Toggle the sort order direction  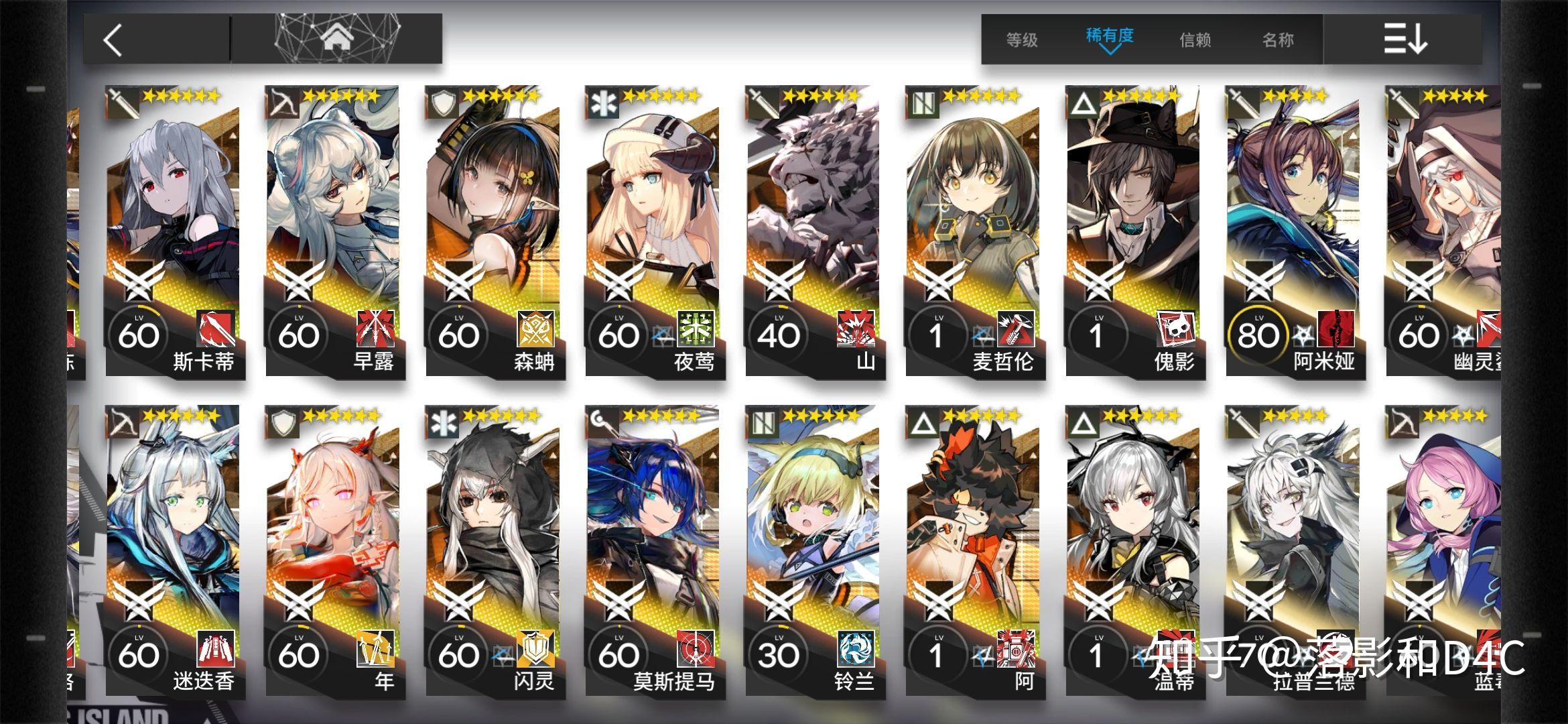1405,39
